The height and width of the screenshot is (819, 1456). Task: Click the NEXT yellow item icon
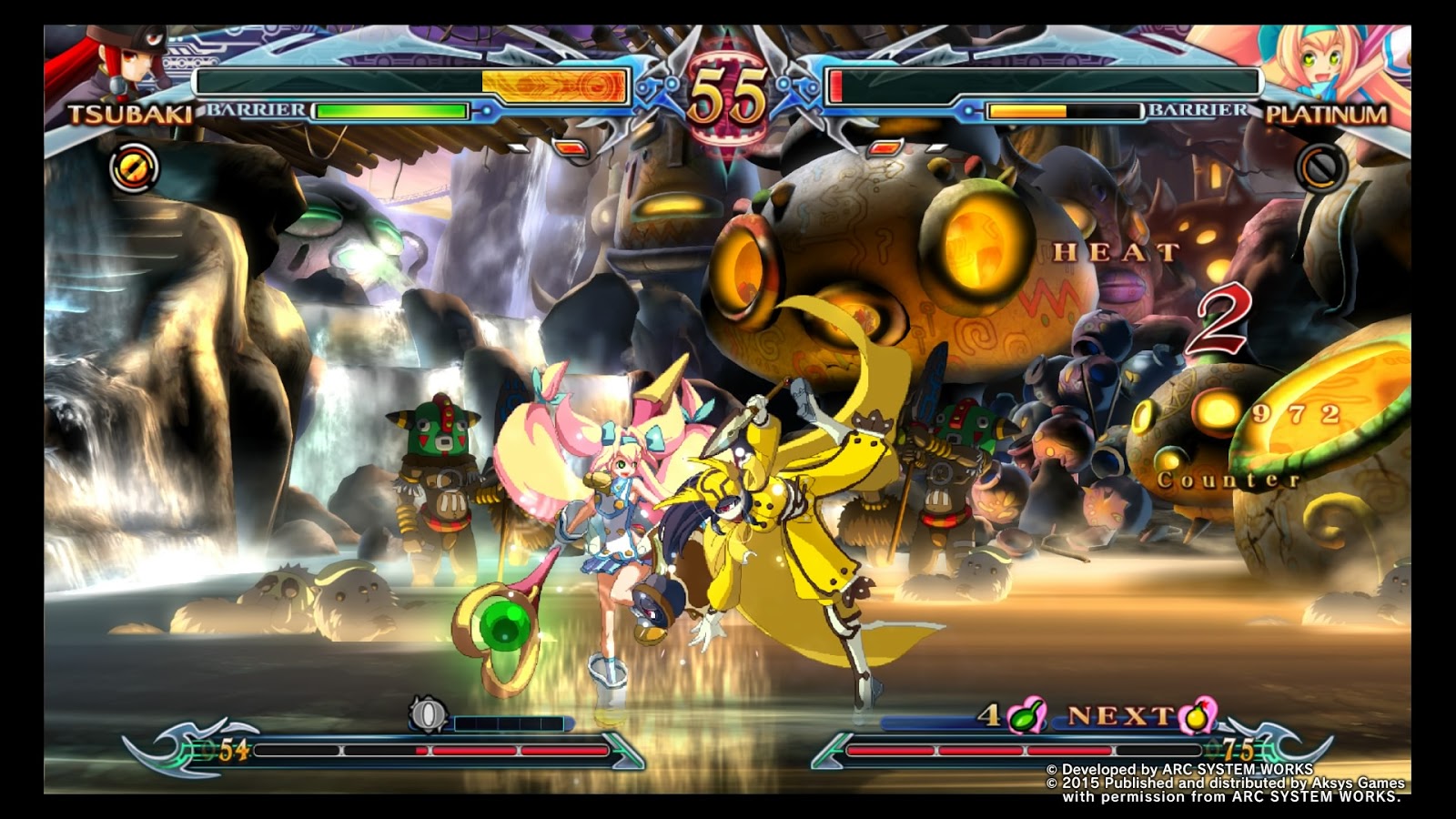[x=1199, y=716]
